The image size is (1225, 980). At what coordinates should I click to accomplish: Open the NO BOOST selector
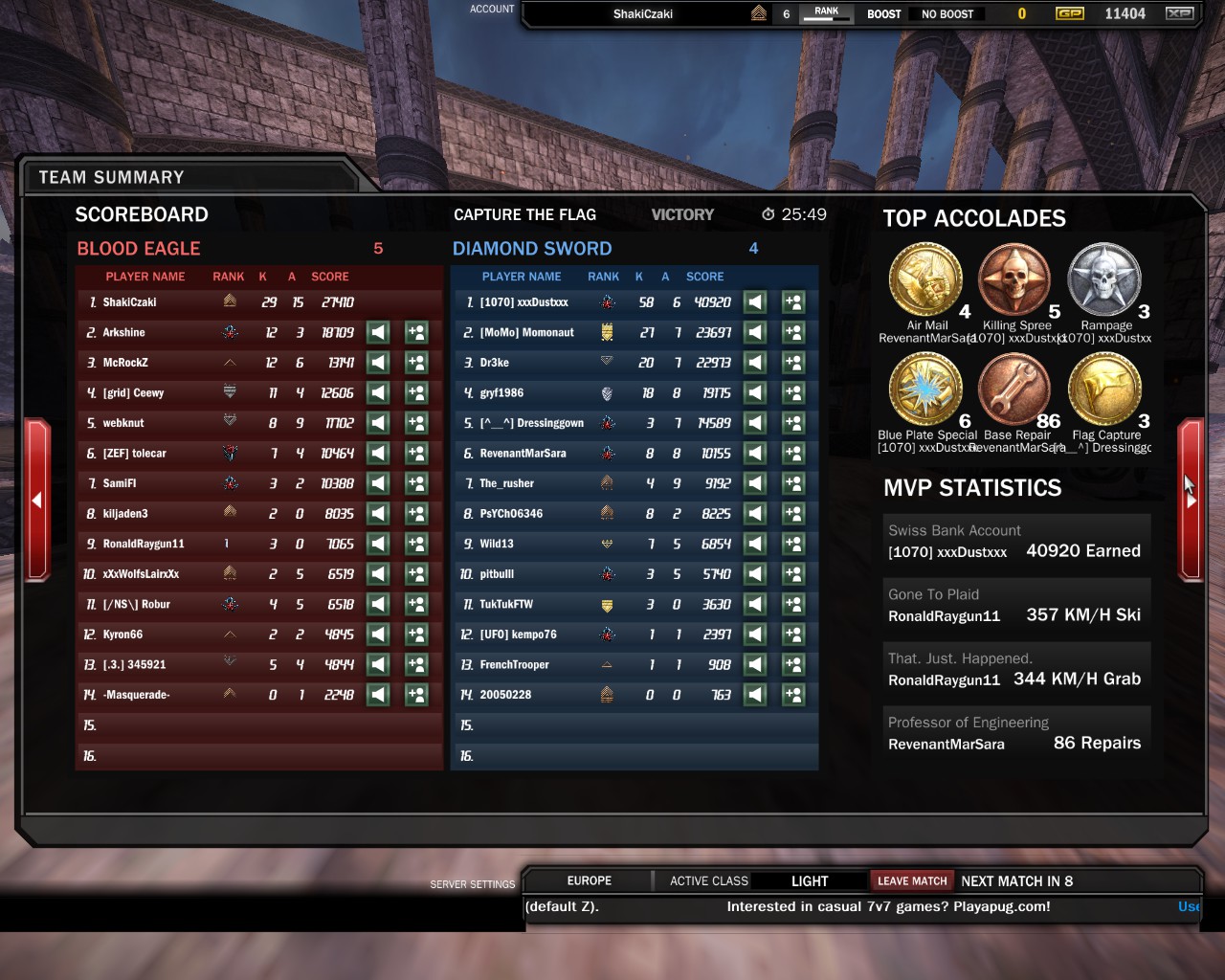(x=947, y=13)
